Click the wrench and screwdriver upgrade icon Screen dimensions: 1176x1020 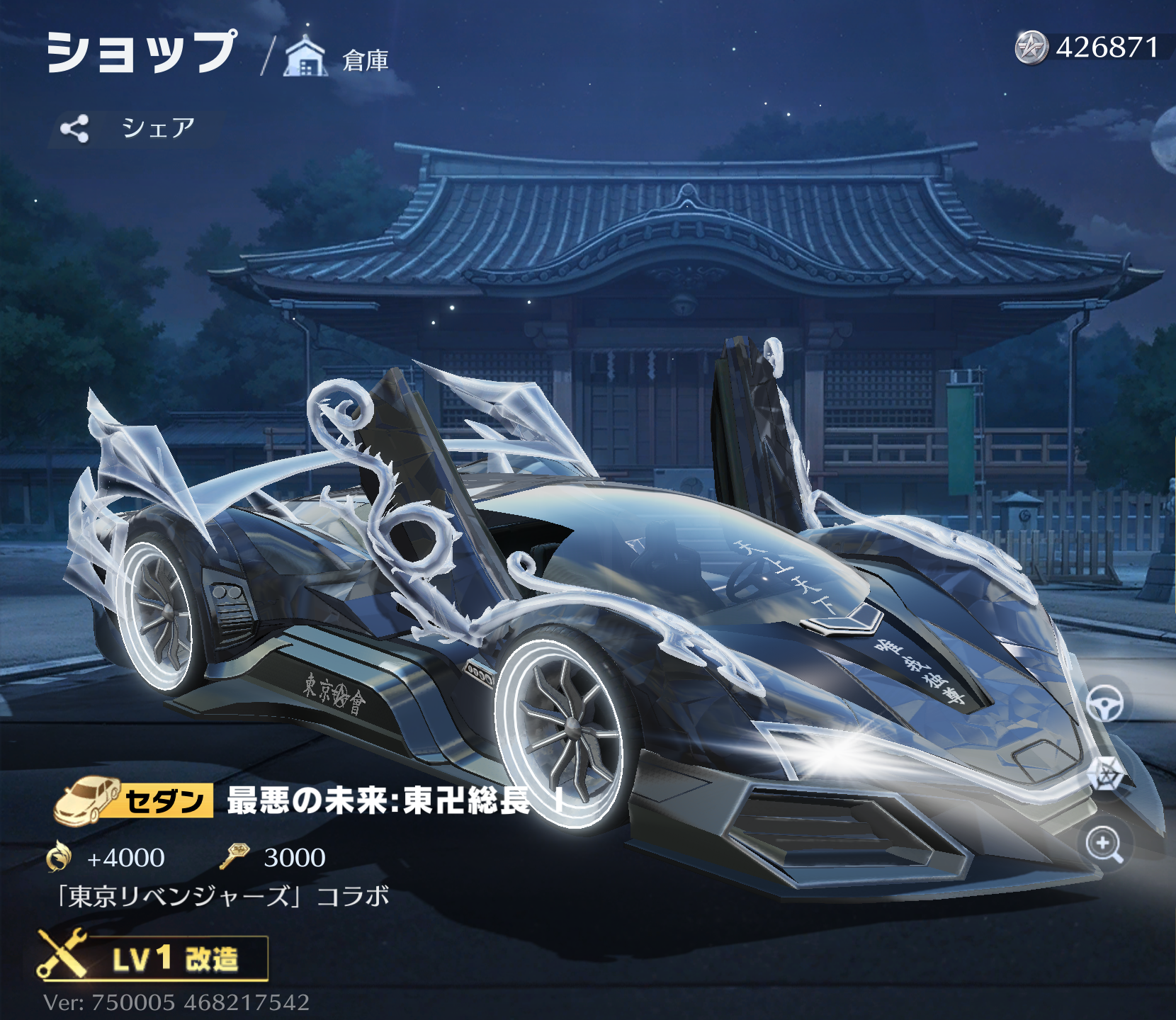click(x=62, y=957)
